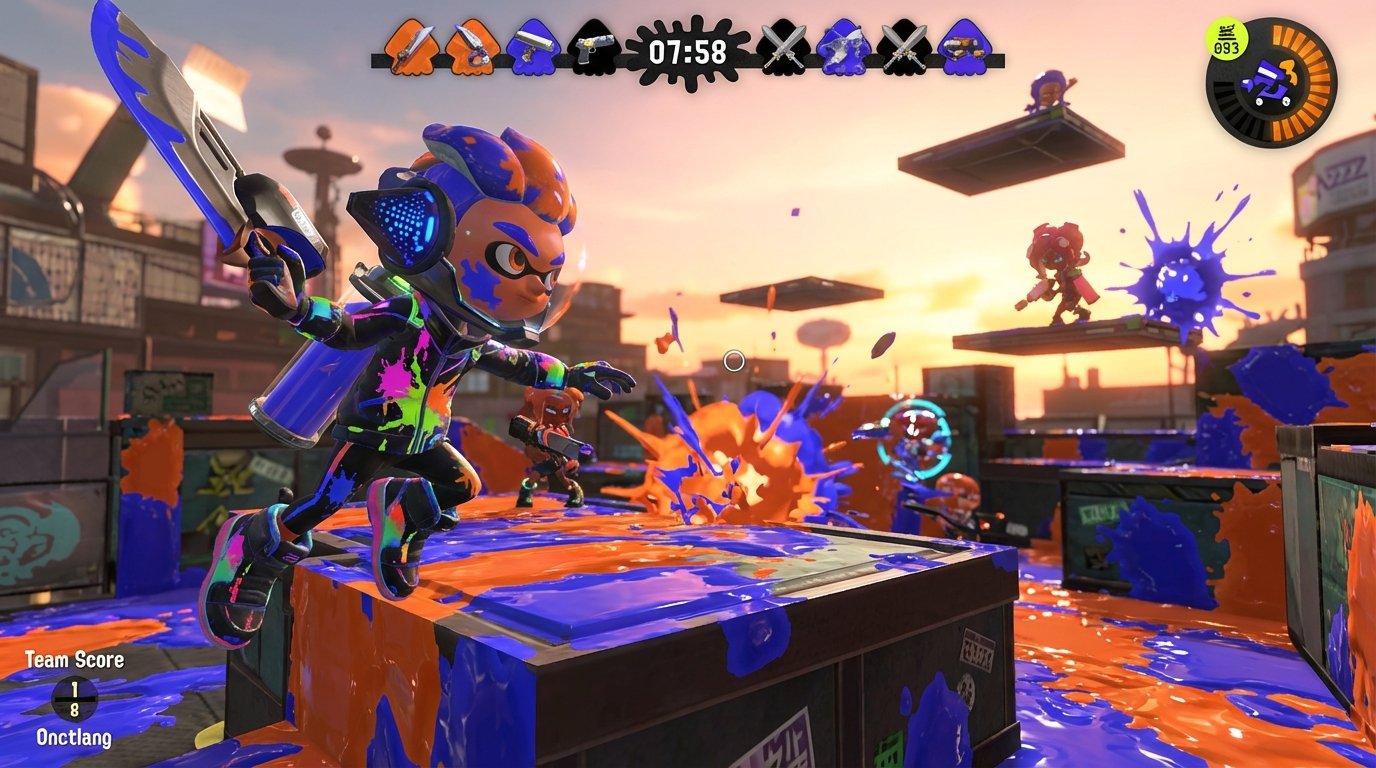The image size is (1376, 768).
Task: Choose the black squid icon with the pistol
Action: pos(591,47)
